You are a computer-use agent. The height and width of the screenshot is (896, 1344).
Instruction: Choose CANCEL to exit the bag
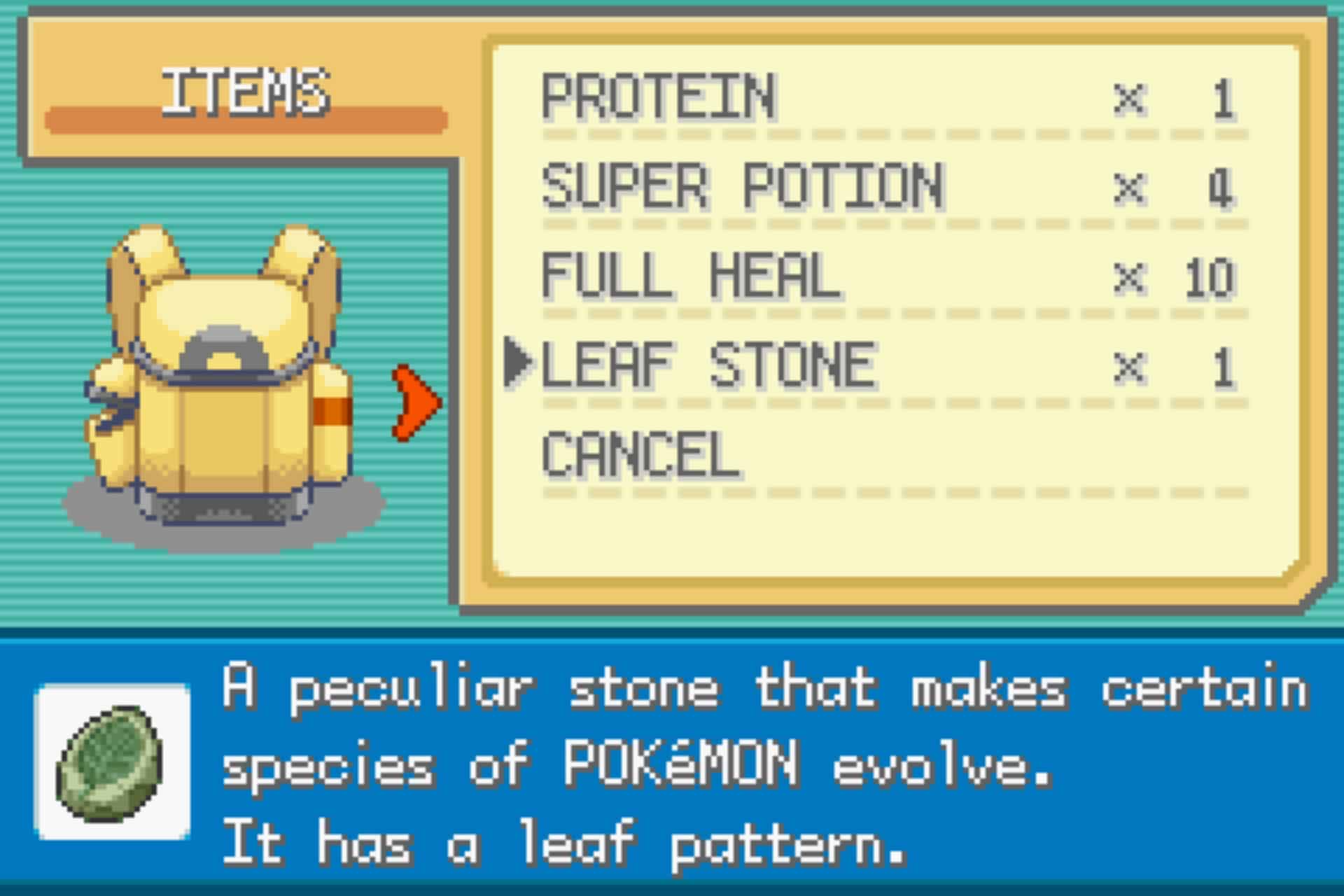[640, 455]
